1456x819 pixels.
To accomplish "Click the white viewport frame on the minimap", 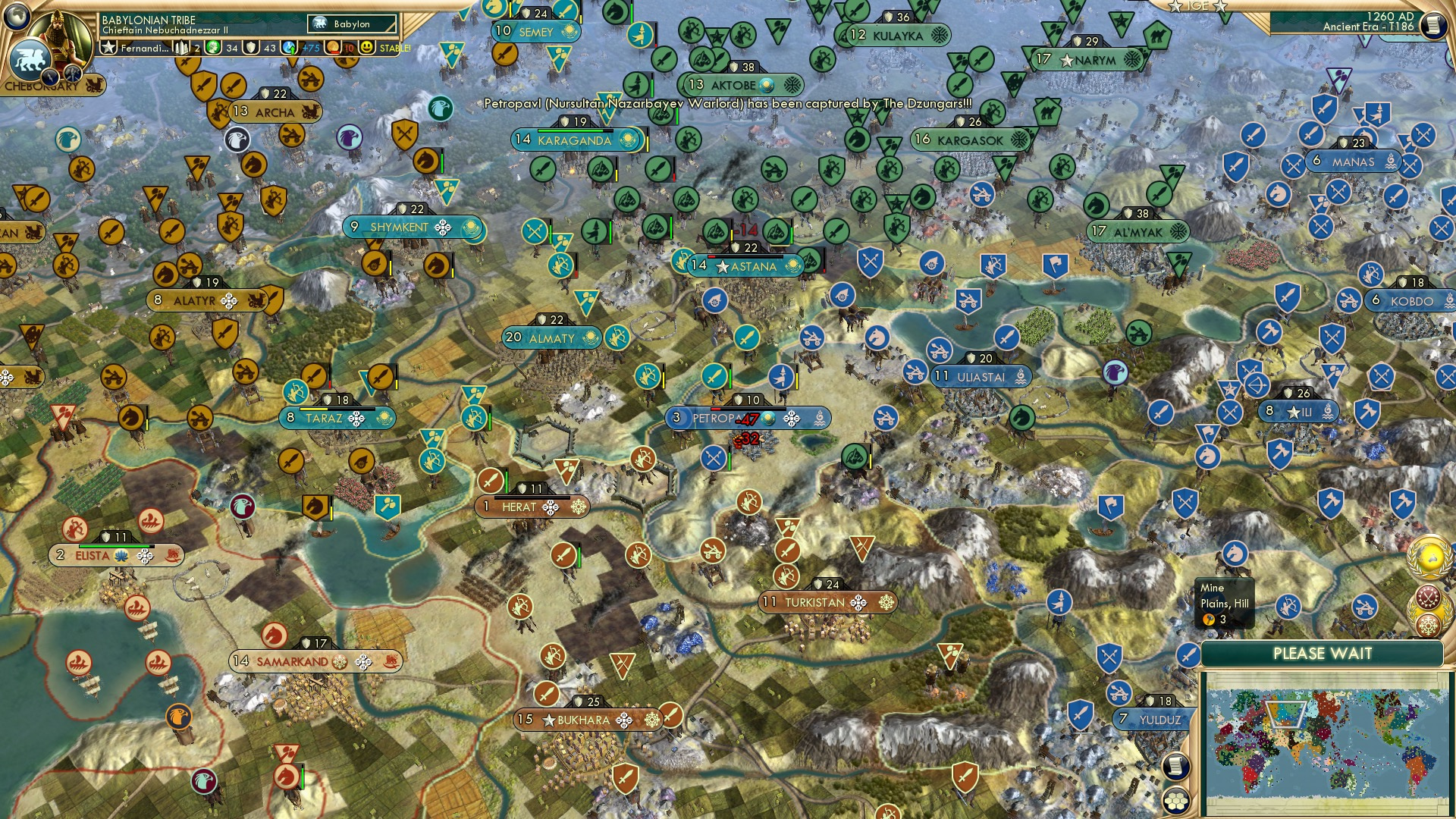I will (1286, 714).
